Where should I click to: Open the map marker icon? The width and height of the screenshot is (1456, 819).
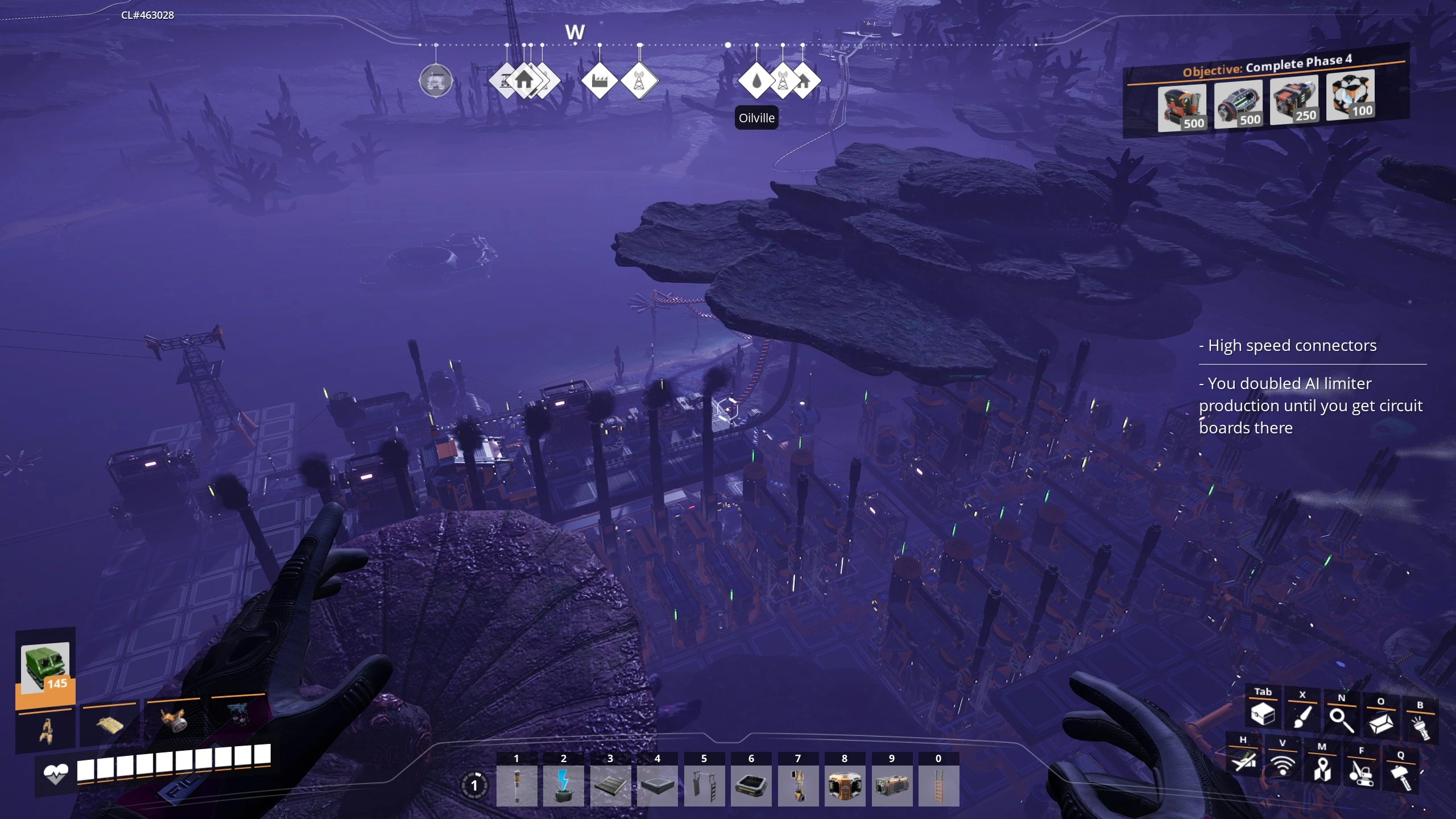(1322, 769)
